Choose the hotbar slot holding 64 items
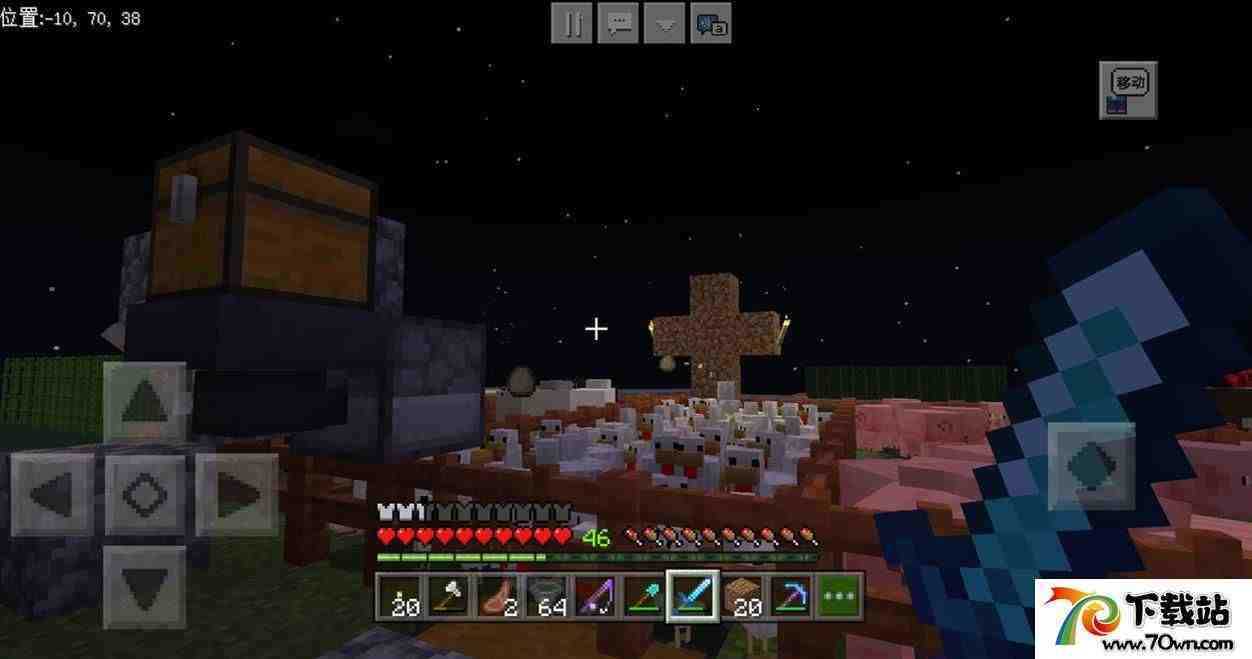Screen dimensions: 1252x659 tap(546, 597)
